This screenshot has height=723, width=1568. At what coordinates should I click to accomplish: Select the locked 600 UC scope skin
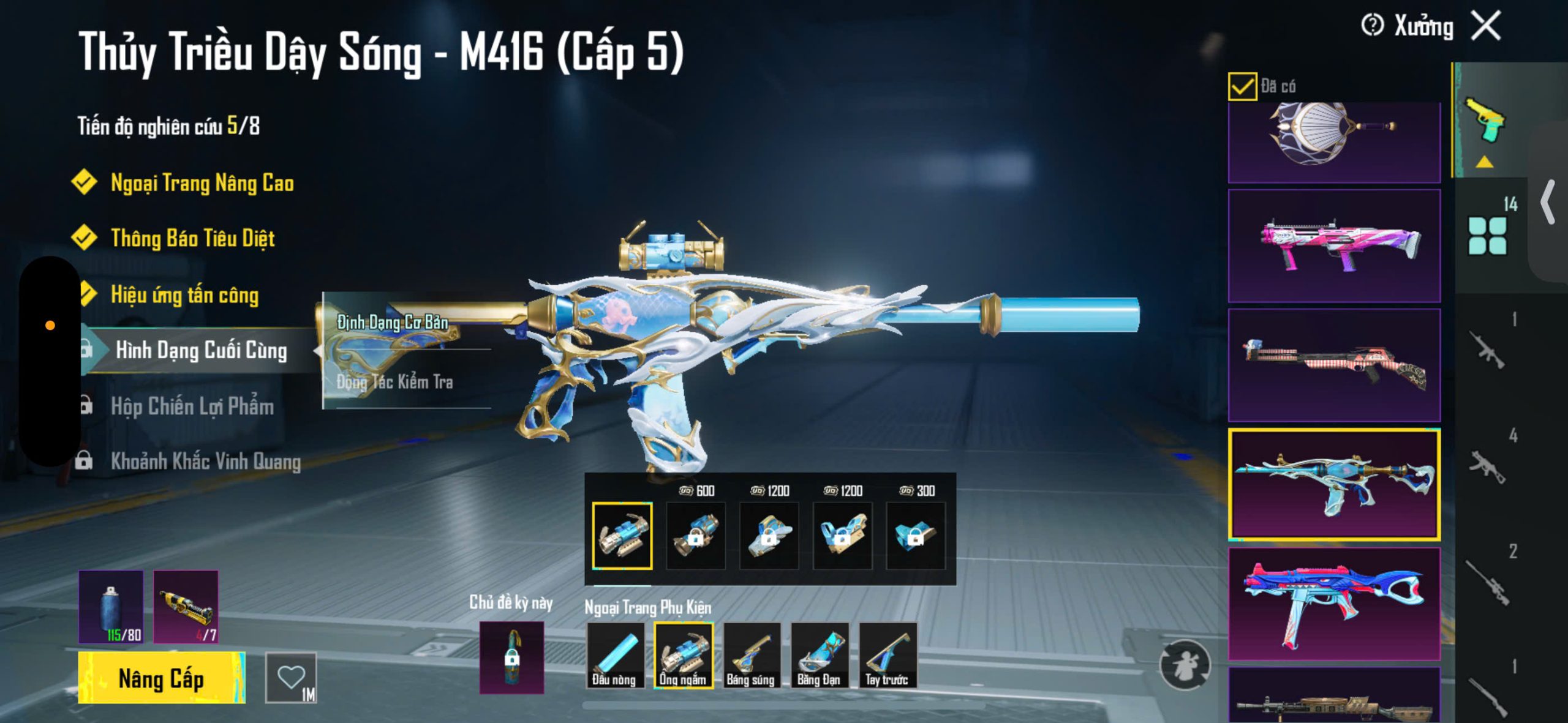pos(695,536)
